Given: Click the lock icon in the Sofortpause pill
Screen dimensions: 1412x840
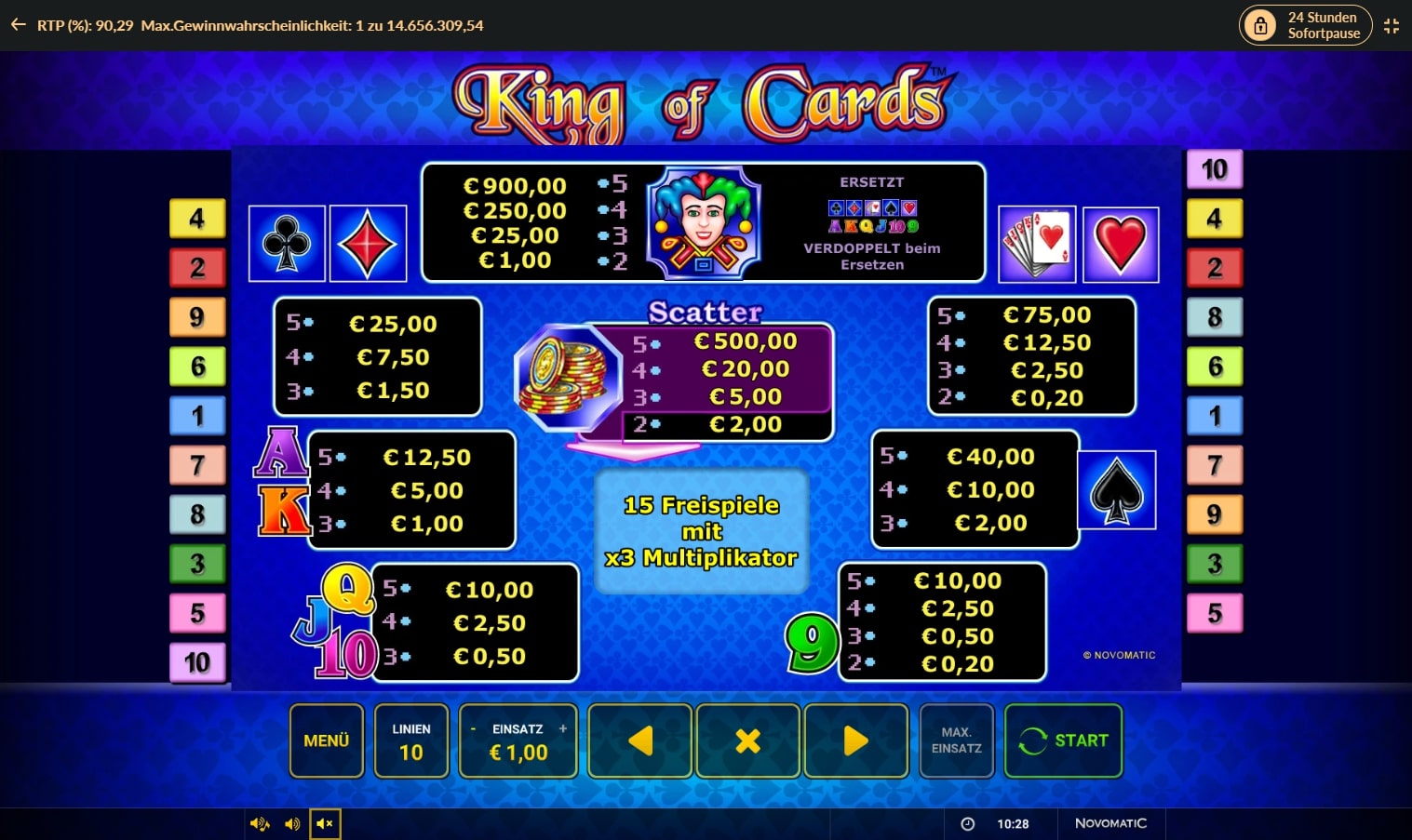Looking at the screenshot, I should (1261, 25).
